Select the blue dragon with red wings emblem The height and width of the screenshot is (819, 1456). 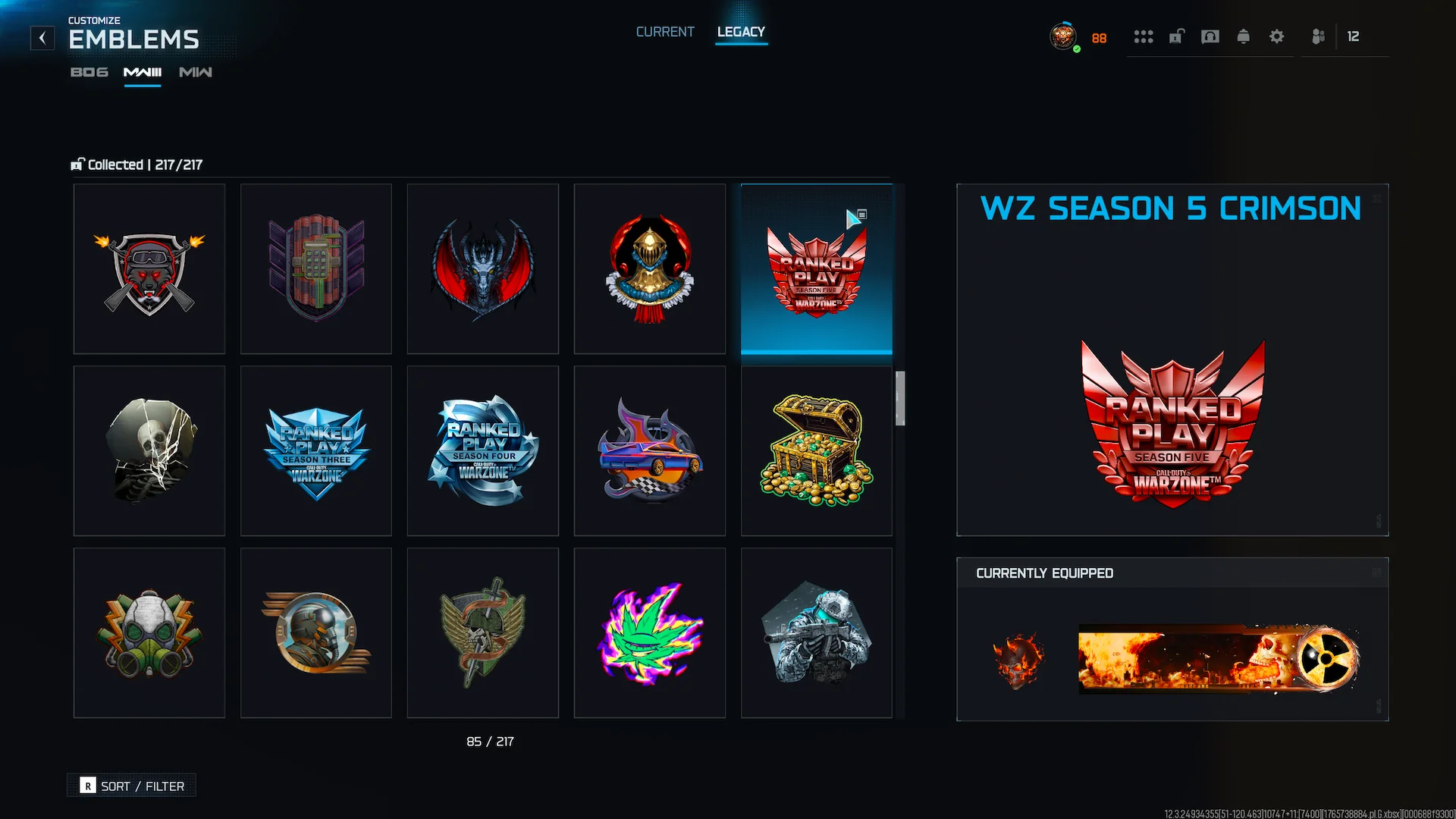(x=483, y=269)
